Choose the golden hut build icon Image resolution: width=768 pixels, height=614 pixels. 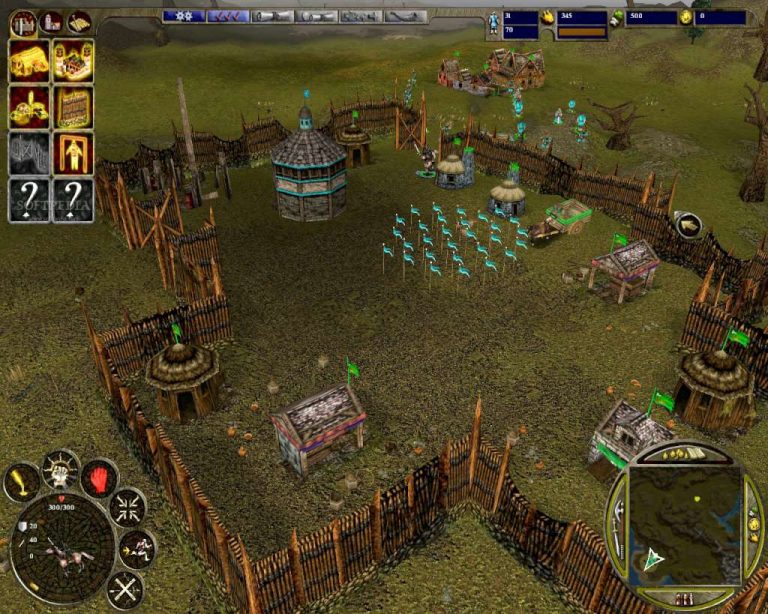29,61
